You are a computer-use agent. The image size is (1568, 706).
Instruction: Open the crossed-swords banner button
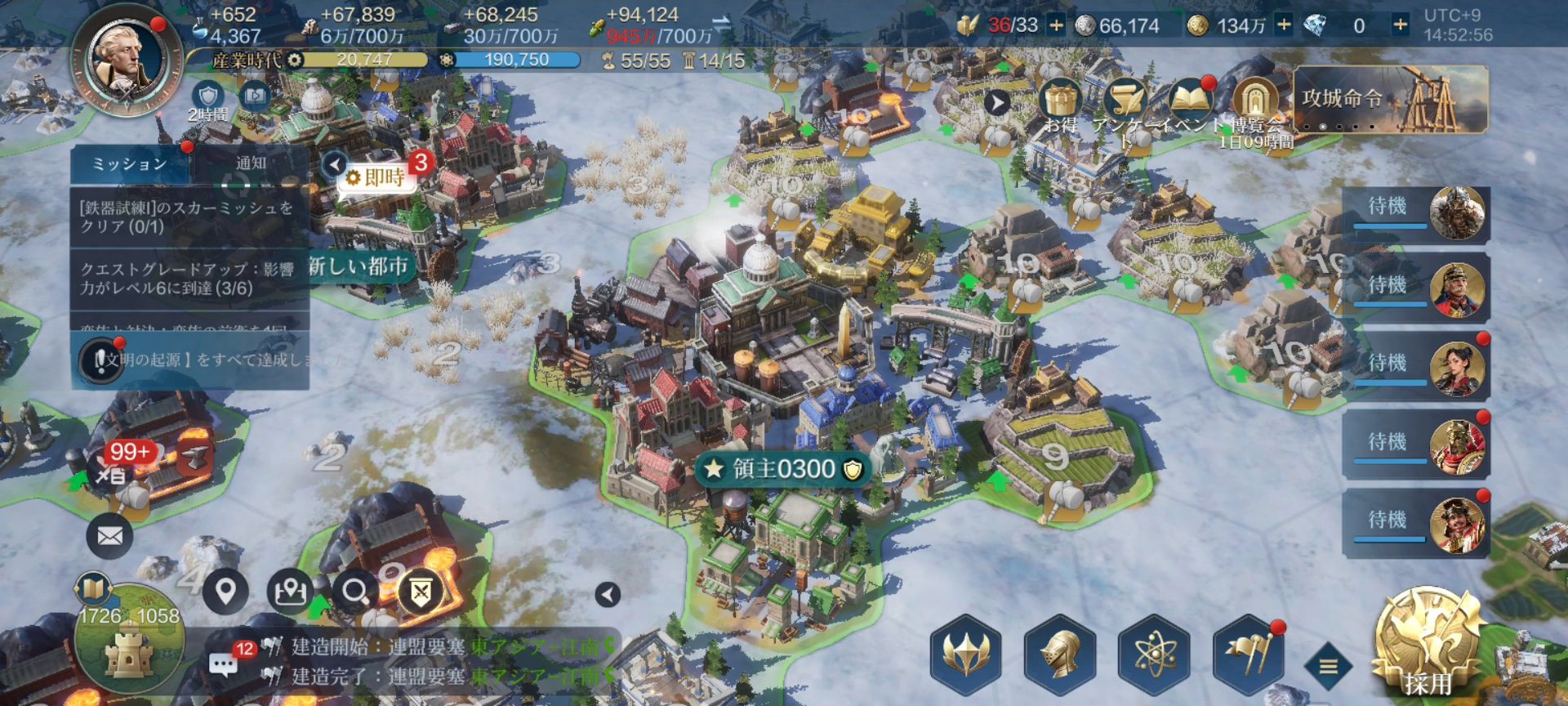pos(421,592)
